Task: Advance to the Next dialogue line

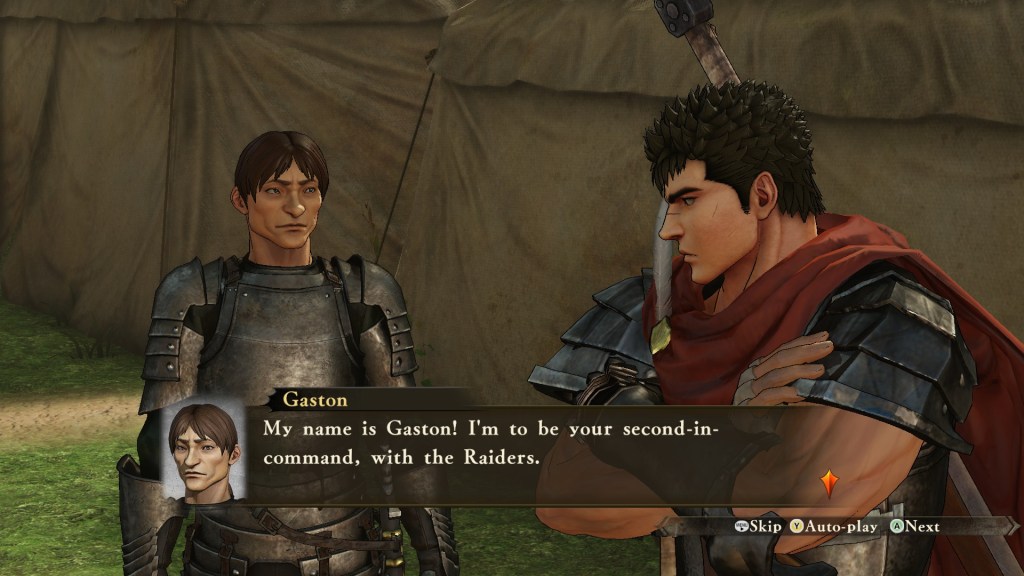Action: click(x=915, y=527)
